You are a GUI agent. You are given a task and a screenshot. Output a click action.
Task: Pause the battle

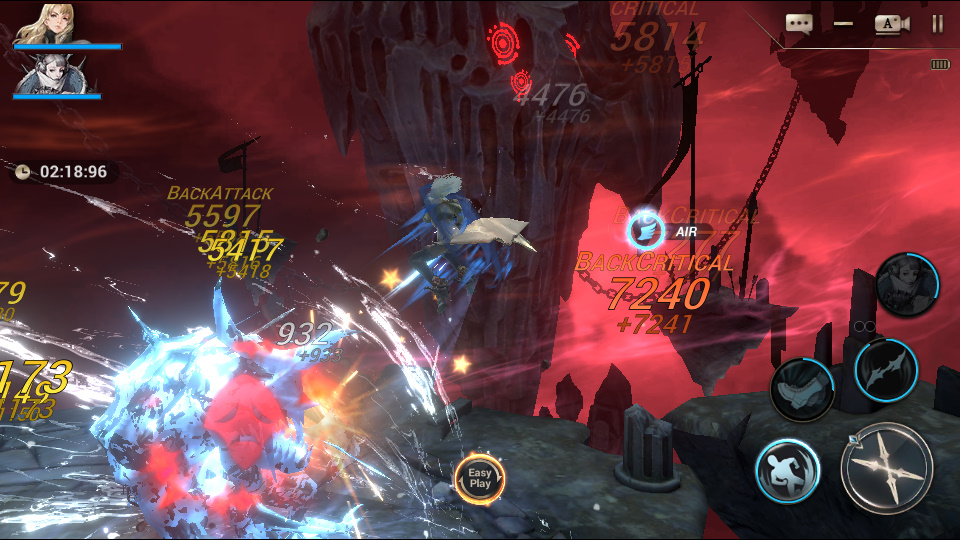pyautogui.click(x=937, y=24)
